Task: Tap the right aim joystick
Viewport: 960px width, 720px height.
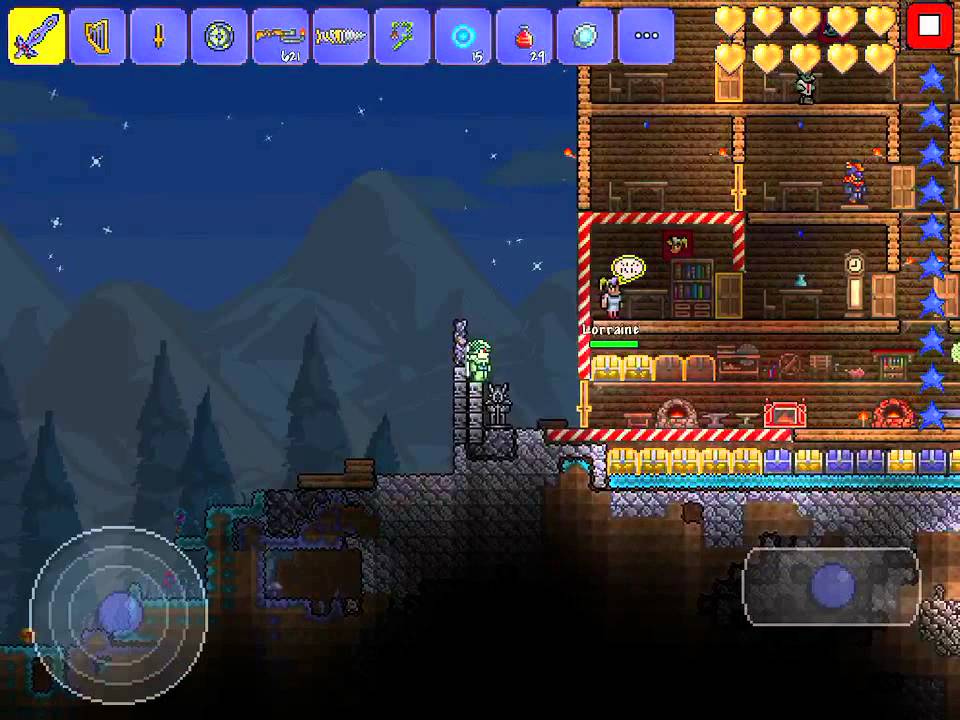Action: [x=831, y=587]
